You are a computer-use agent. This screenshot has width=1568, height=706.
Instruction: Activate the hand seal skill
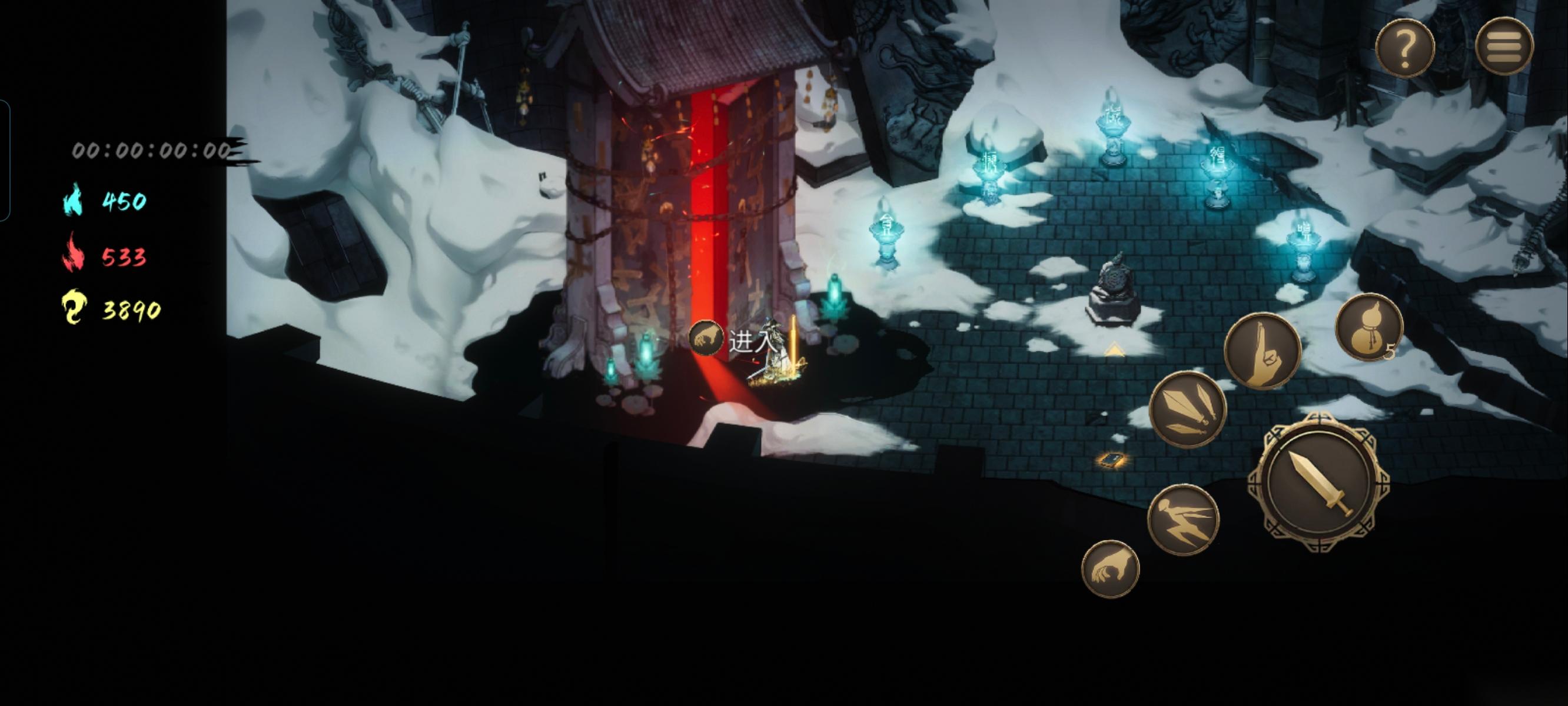coord(1263,352)
